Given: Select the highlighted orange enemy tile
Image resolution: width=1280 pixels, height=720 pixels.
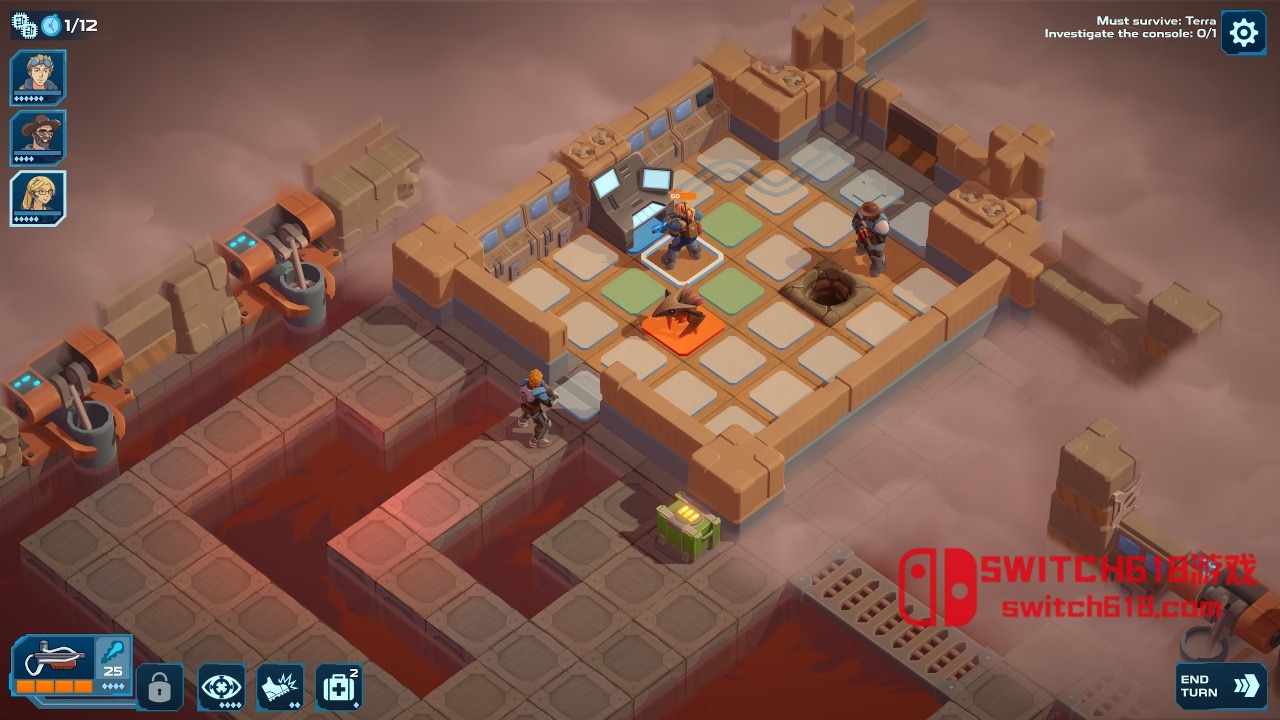Looking at the screenshot, I should (683, 326).
